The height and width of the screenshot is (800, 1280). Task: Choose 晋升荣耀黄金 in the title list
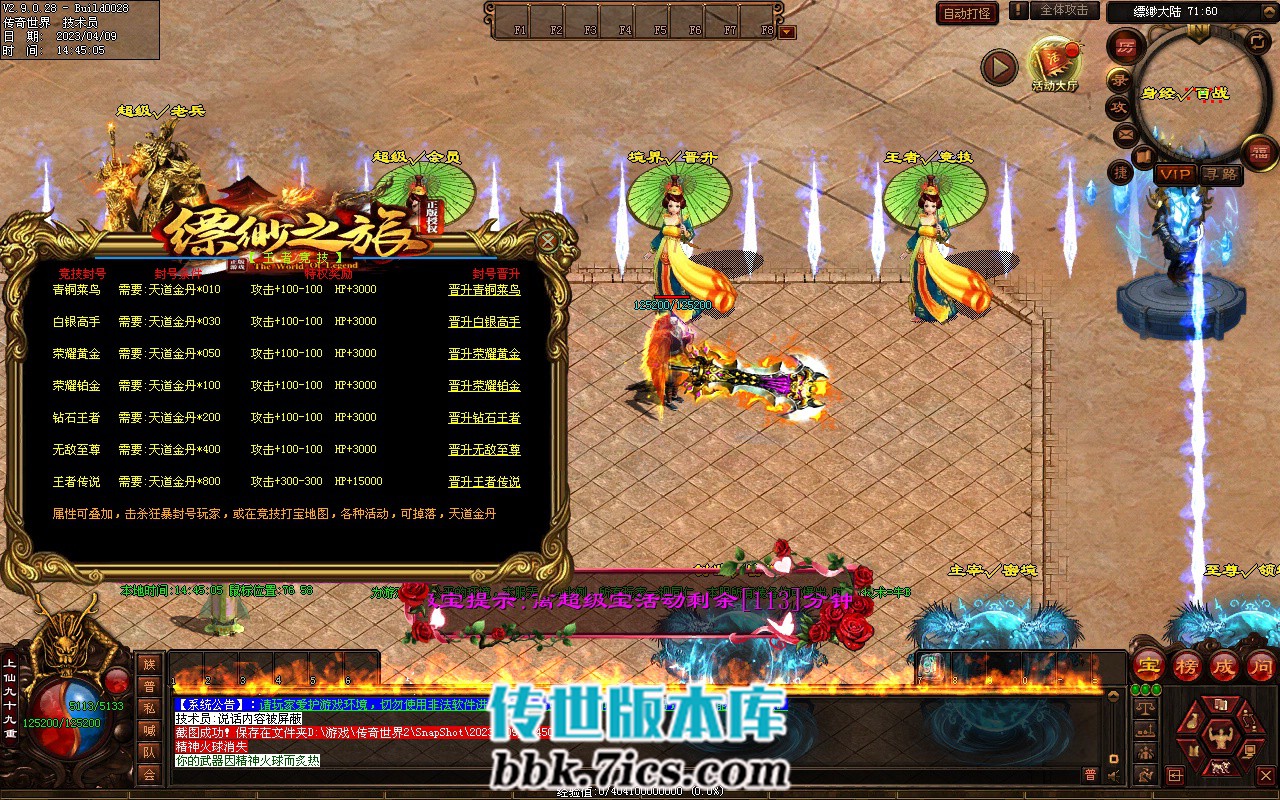[484, 354]
